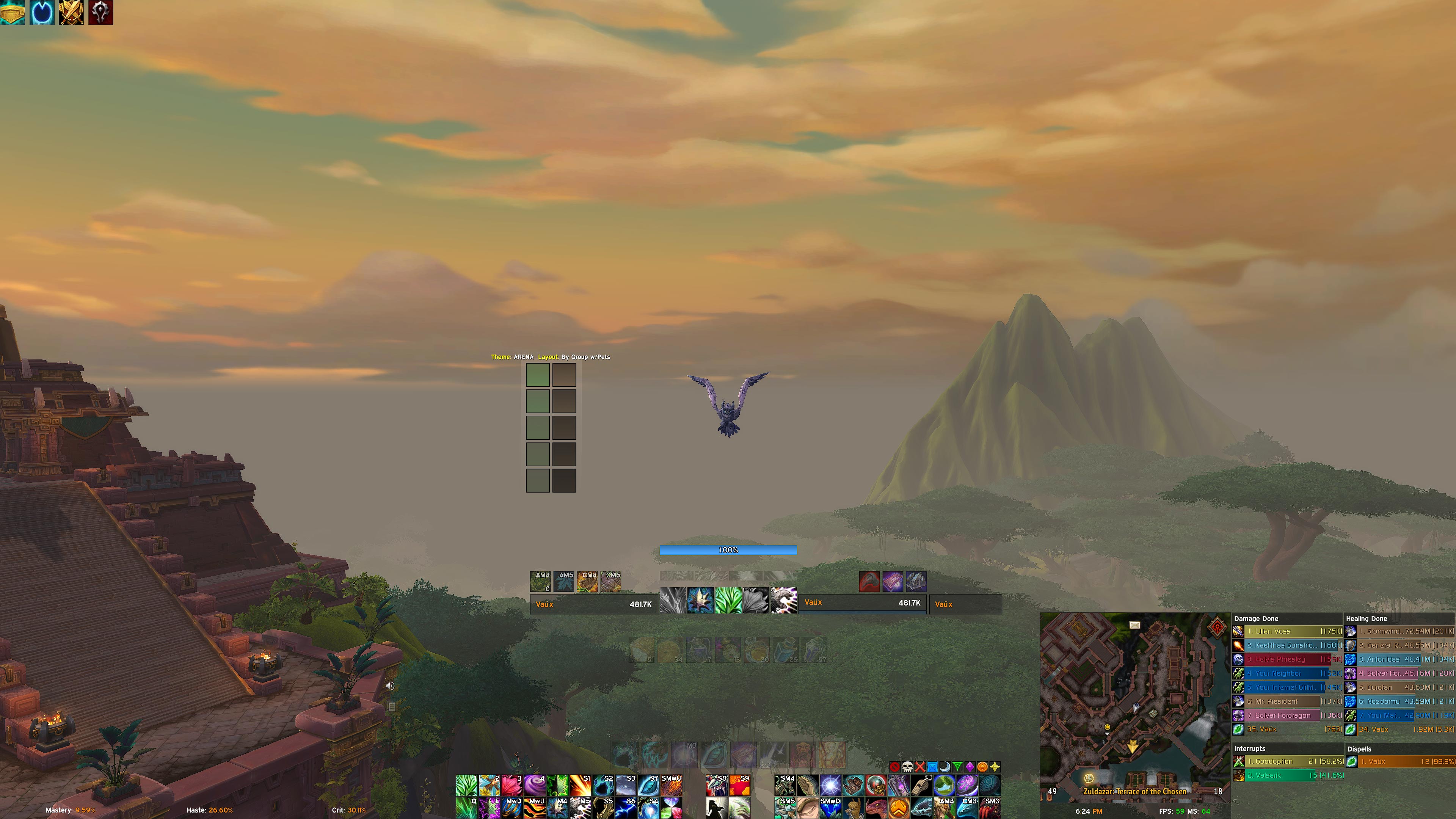Use the ability slot labeled S9
Image resolution: width=1456 pixels, height=819 pixels.
pos(740,785)
